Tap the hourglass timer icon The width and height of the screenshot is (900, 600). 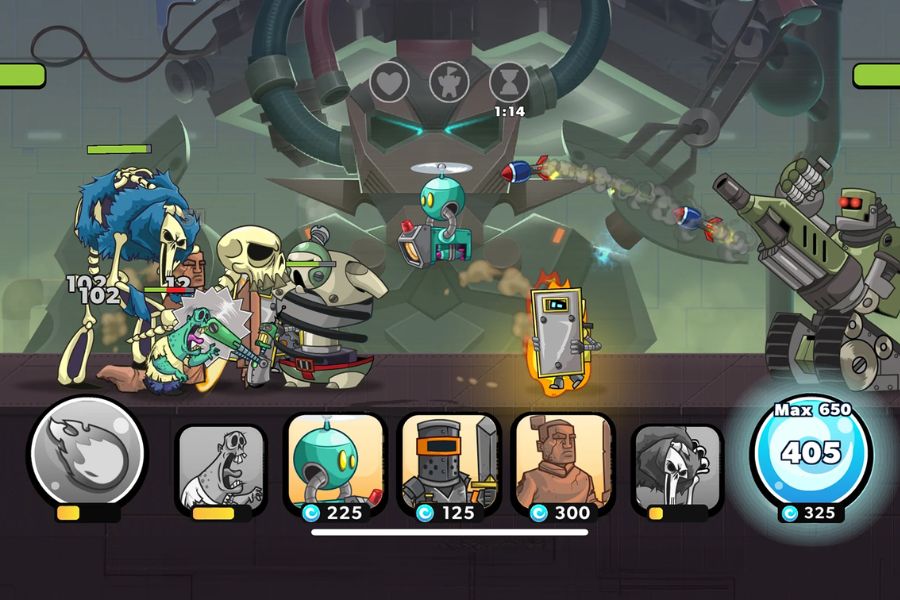click(x=509, y=82)
